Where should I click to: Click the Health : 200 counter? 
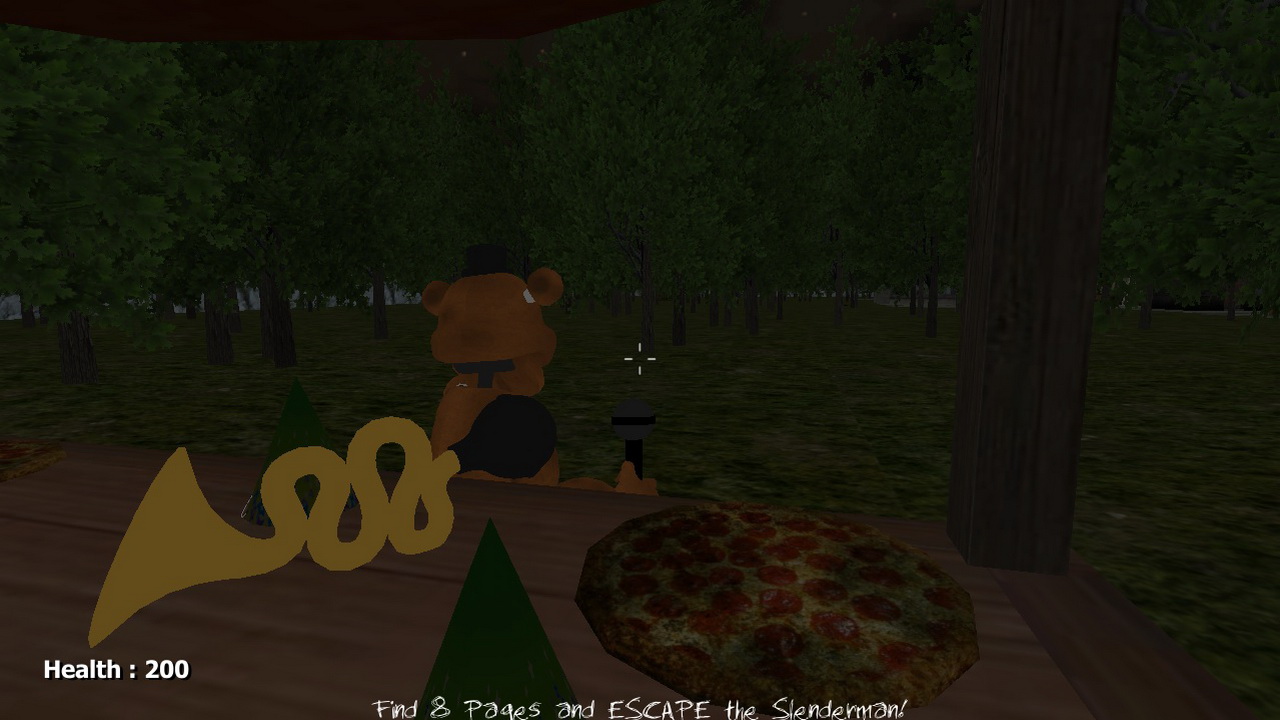point(115,669)
